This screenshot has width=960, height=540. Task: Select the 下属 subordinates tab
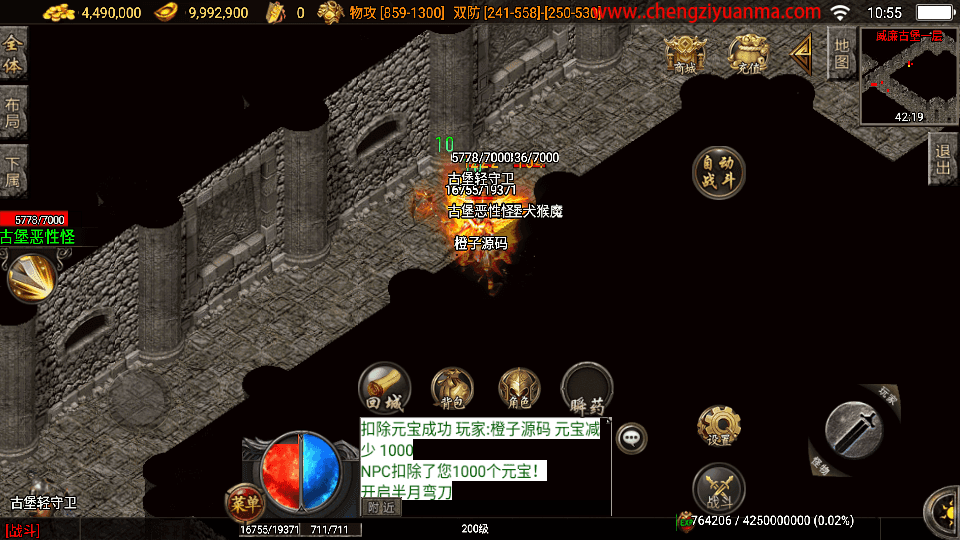[13, 172]
